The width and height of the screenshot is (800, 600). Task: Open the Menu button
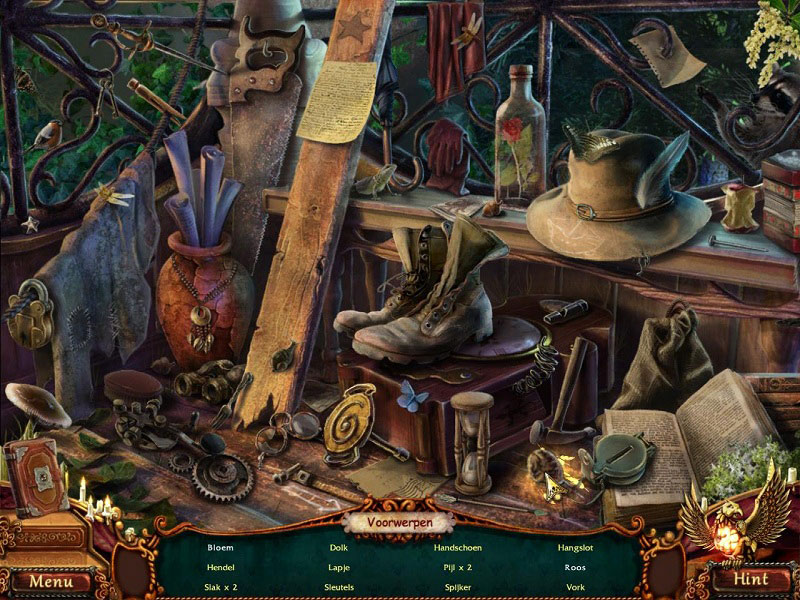pyautogui.click(x=49, y=580)
